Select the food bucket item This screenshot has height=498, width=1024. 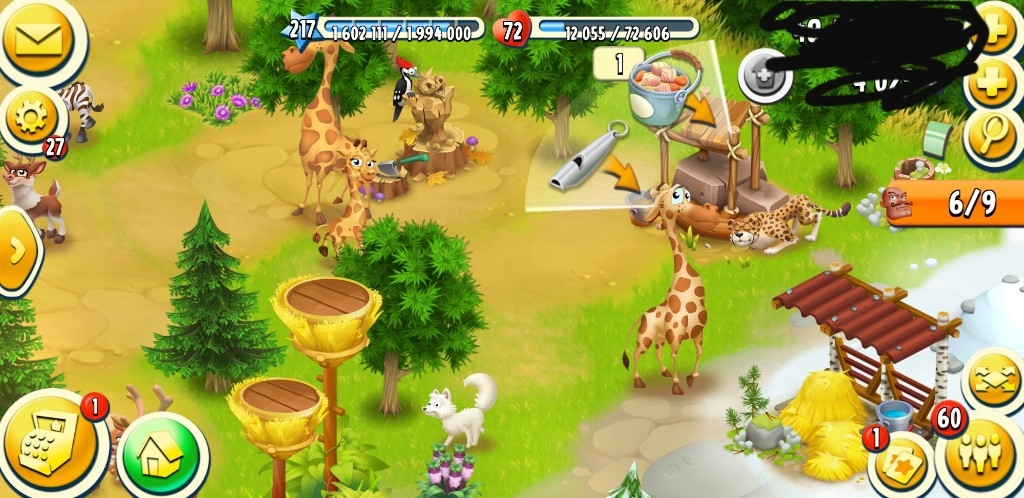pyautogui.click(x=660, y=87)
